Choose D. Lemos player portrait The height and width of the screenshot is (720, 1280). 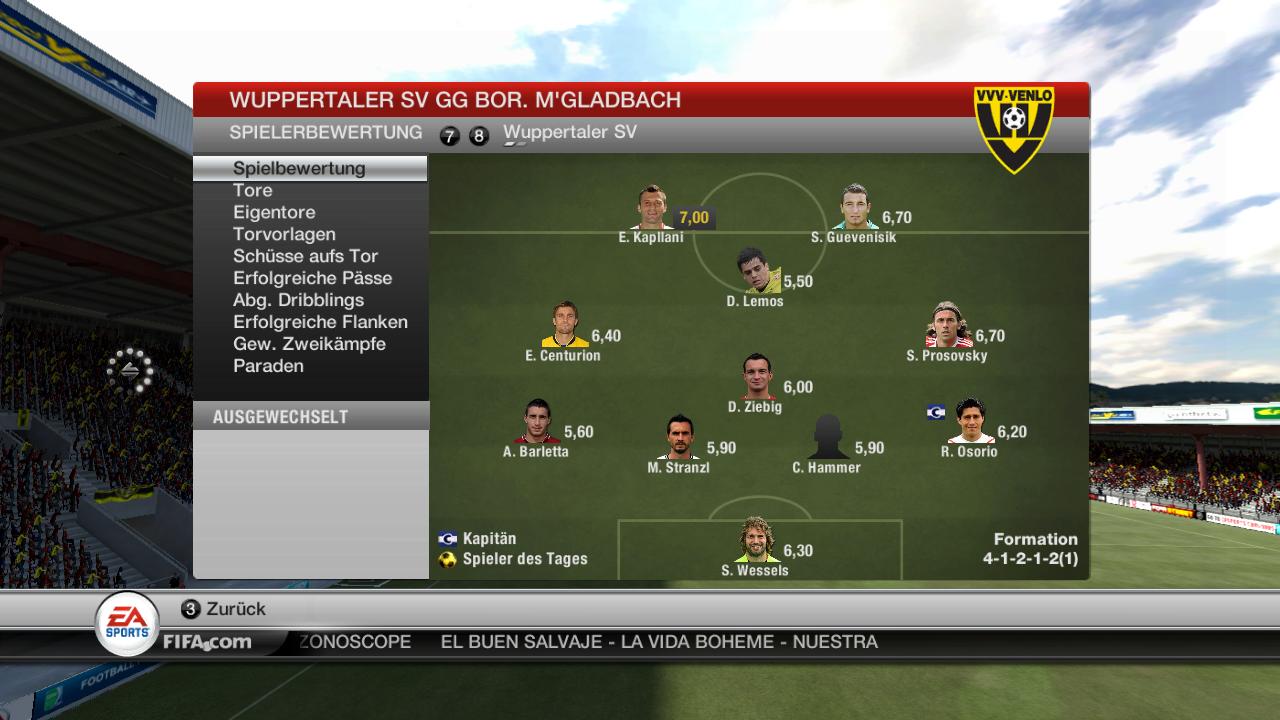click(x=757, y=271)
